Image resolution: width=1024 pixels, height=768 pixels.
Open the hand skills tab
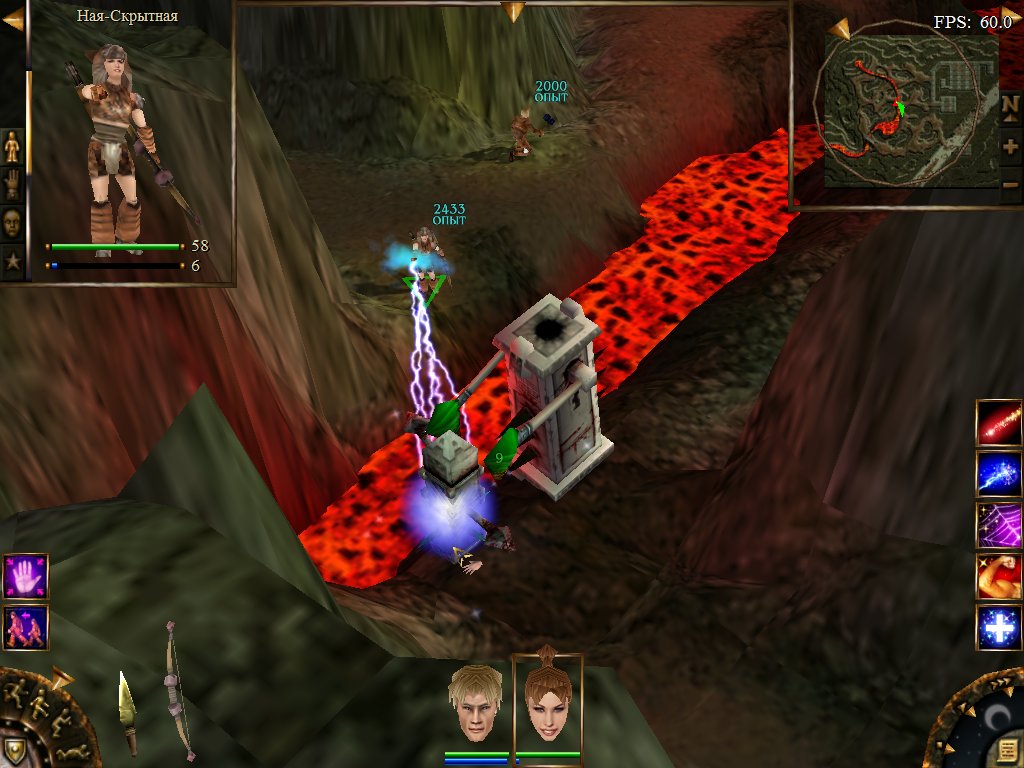coord(12,184)
